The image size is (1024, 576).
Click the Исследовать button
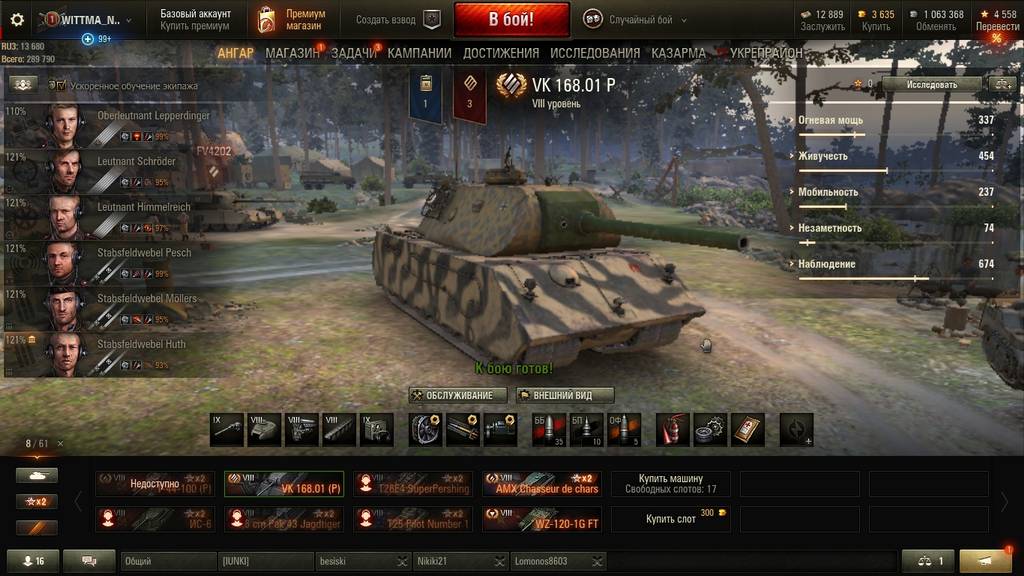click(931, 85)
